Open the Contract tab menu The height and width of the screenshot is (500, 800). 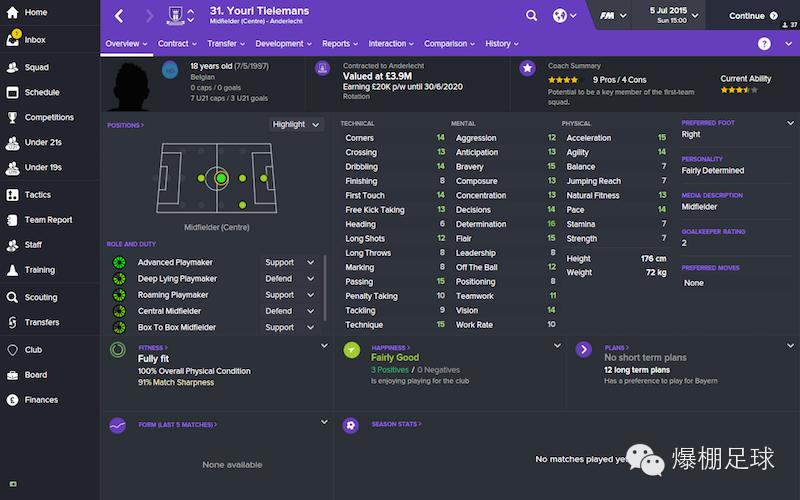[x=177, y=44]
